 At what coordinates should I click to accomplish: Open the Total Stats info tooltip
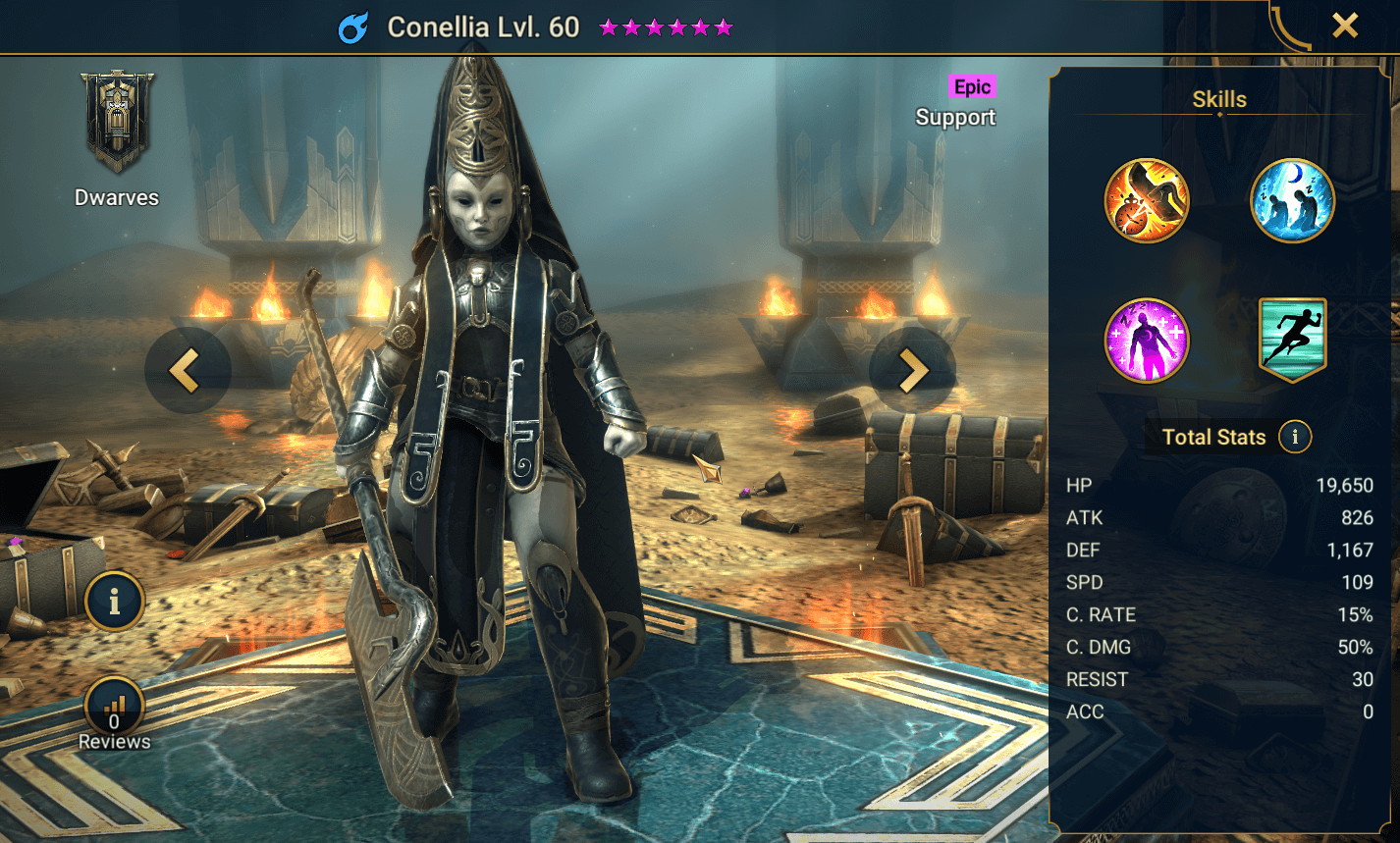pos(1295,438)
